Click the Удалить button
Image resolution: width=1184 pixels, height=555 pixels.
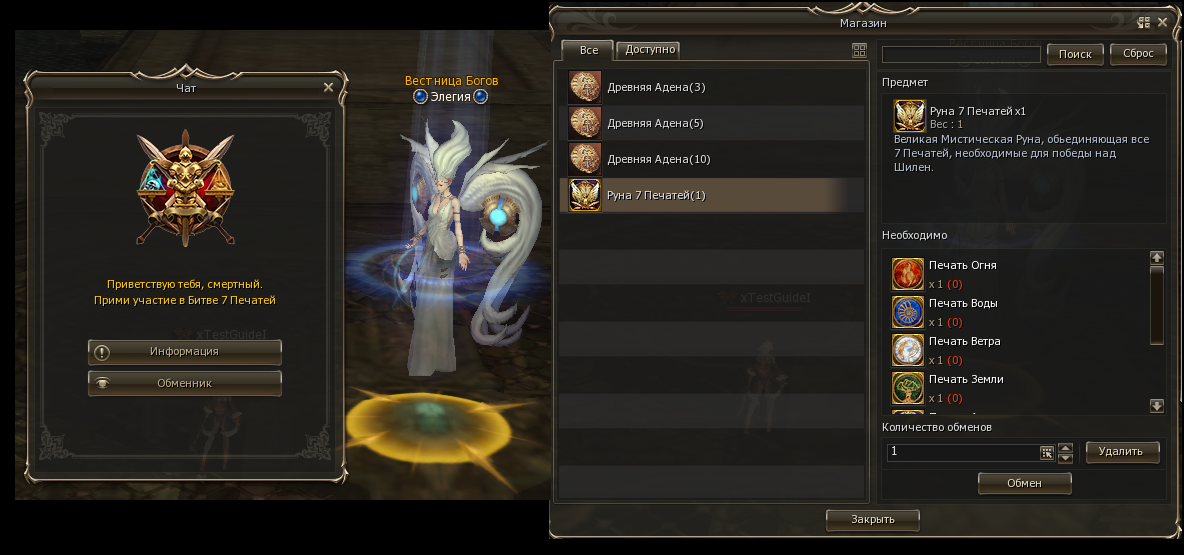(x=1122, y=452)
